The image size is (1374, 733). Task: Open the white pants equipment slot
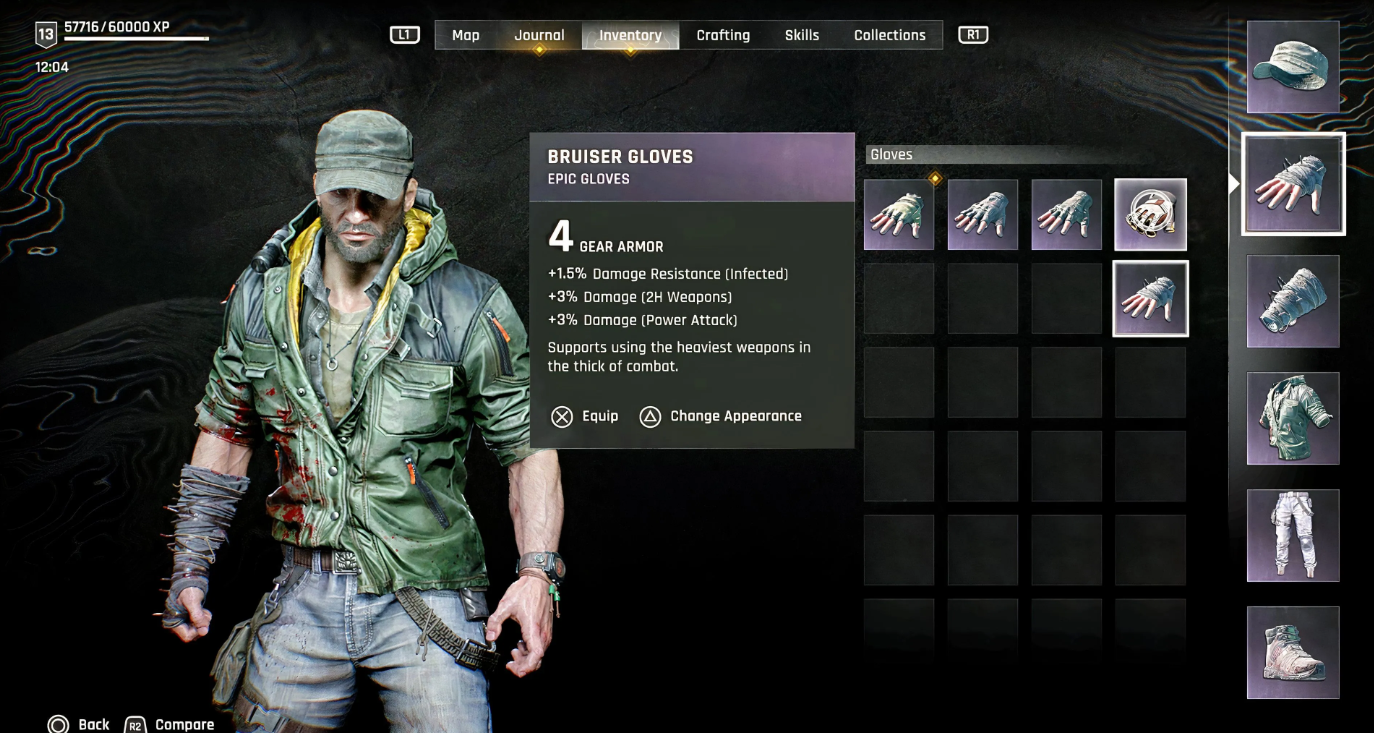coord(1293,535)
